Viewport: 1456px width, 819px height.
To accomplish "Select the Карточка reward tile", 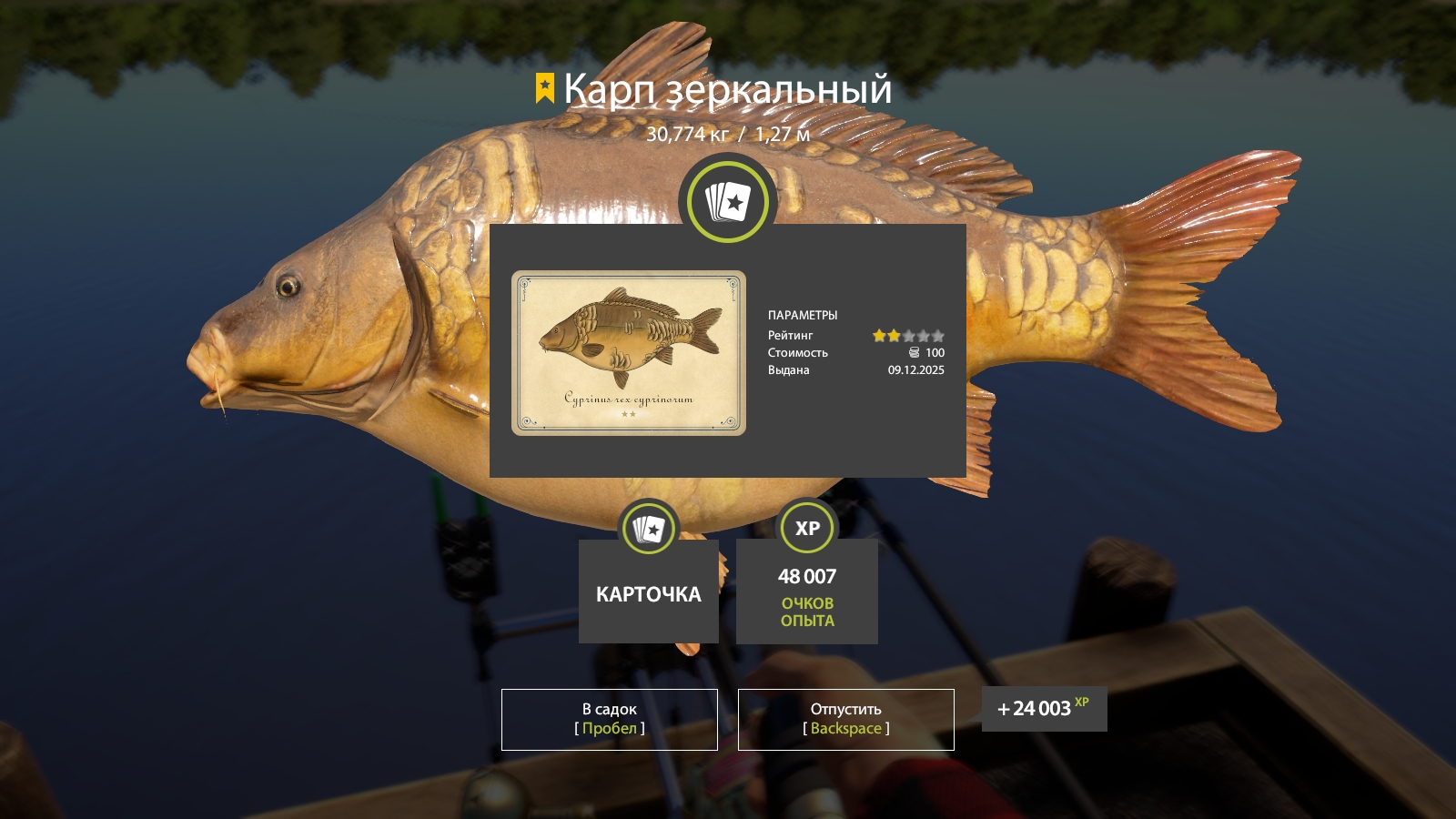I will coord(648,591).
